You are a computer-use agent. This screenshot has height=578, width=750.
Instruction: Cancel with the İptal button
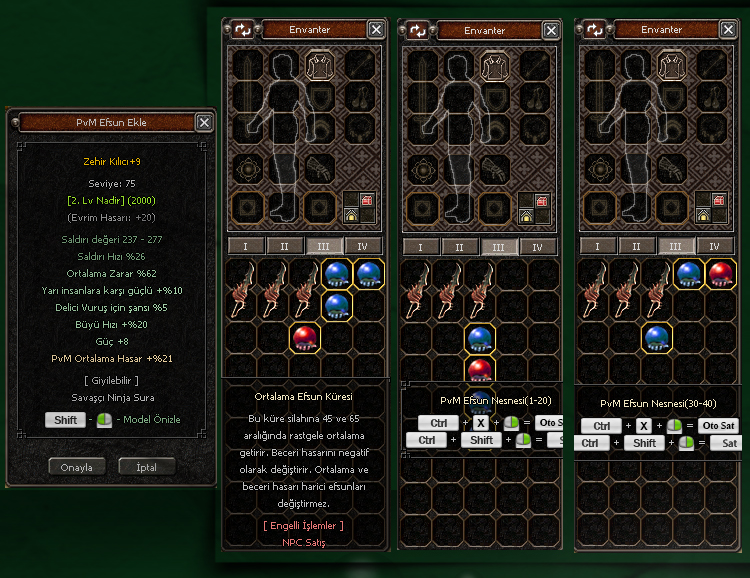146,467
